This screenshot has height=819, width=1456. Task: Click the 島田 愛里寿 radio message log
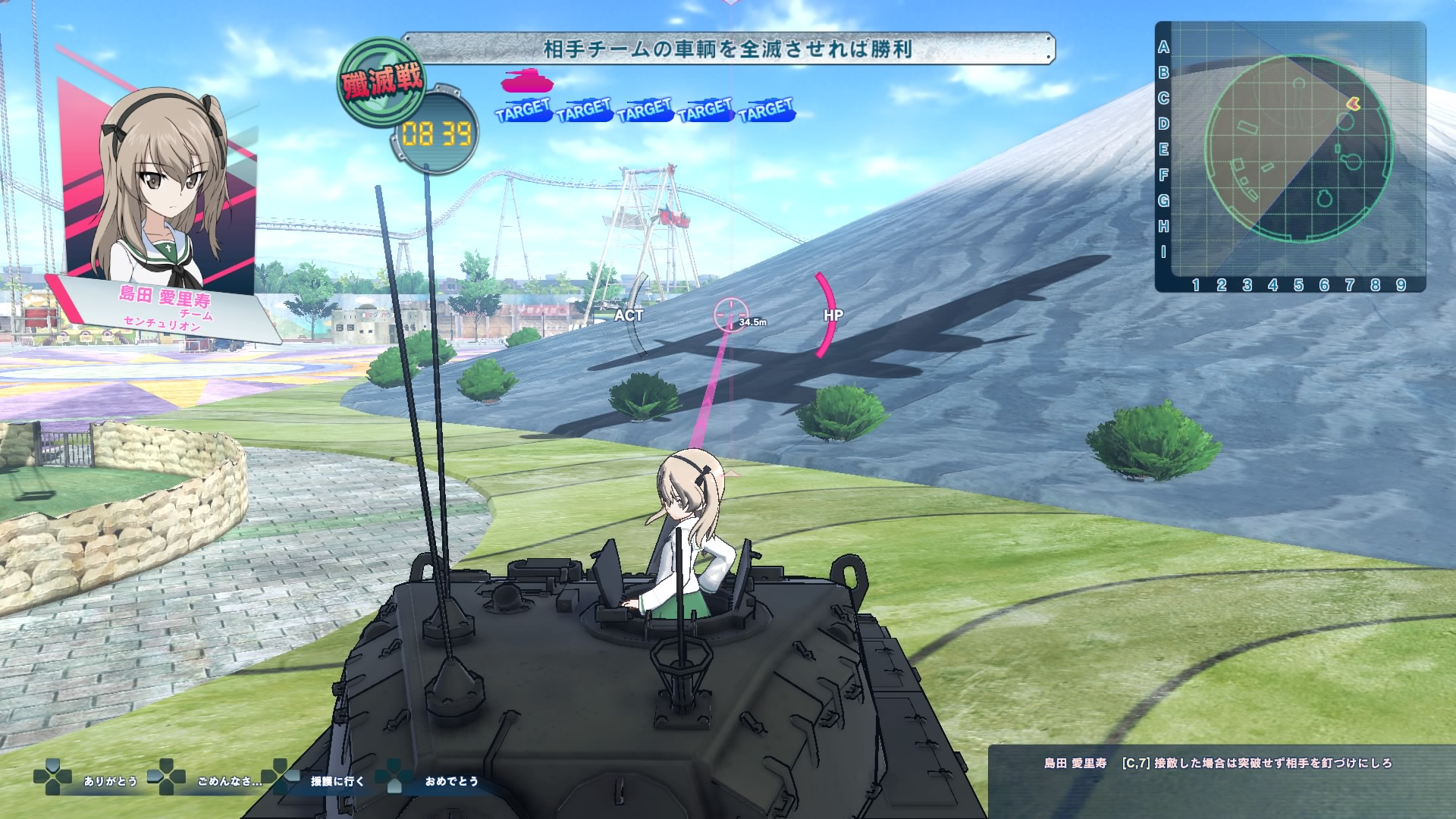pyautogui.click(x=1218, y=764)
